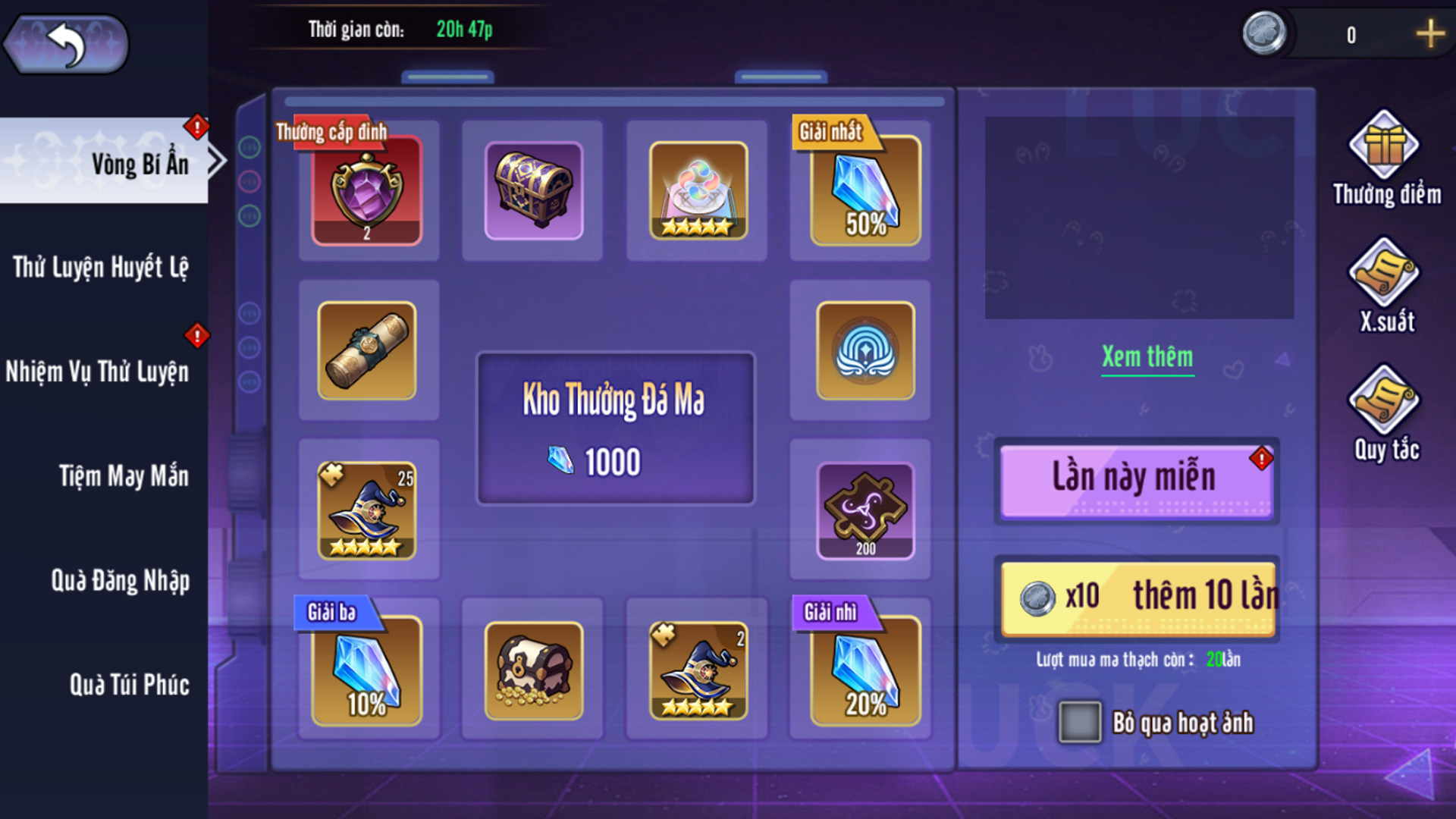Open the Thử Luyện Huyết Lệ tab
Image resolution: width=1456 pixels, height=819 pixels.
102,267
